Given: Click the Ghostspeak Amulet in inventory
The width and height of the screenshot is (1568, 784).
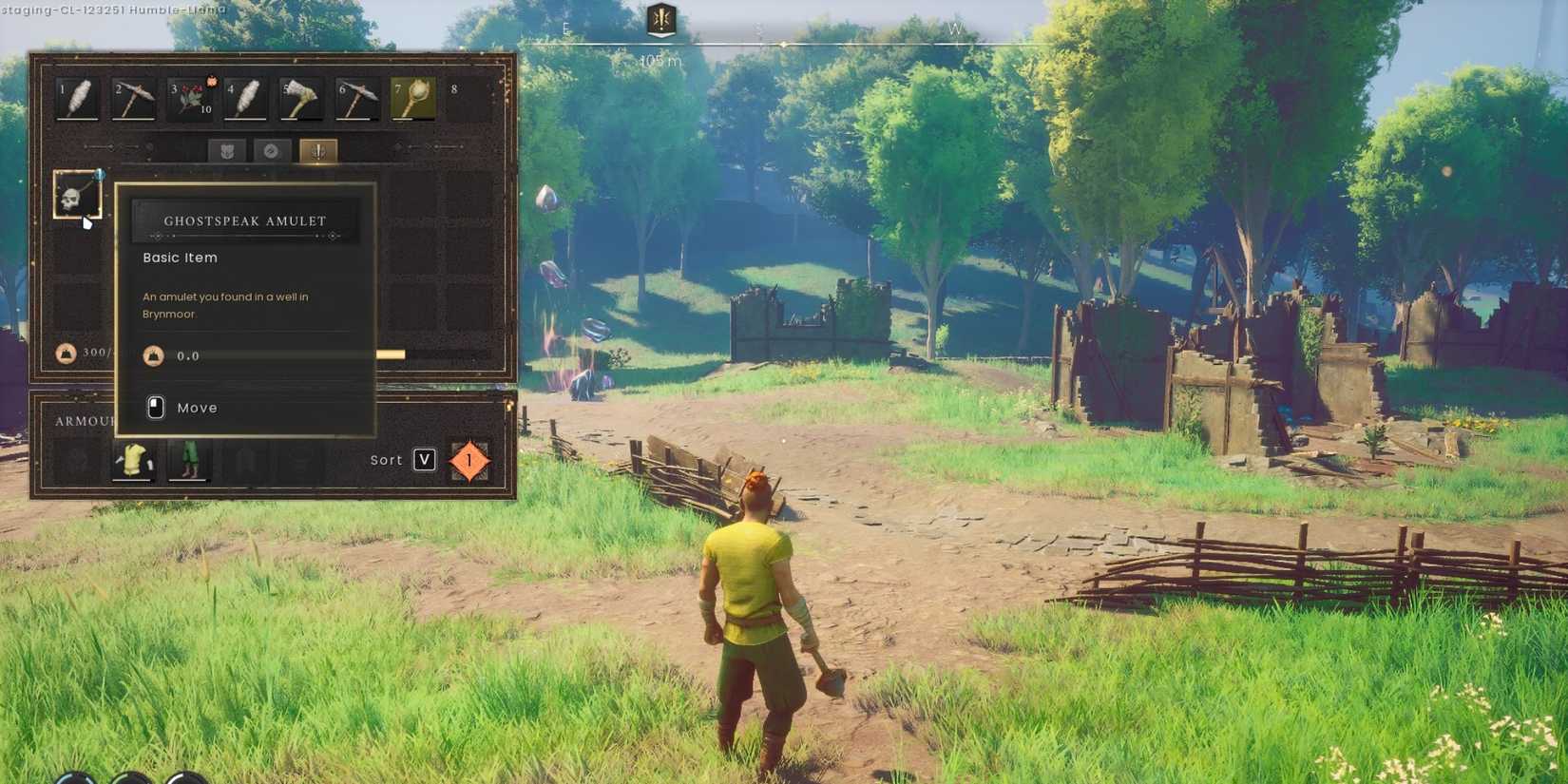Looking at the screenshot, I should [x=78, y=194].
